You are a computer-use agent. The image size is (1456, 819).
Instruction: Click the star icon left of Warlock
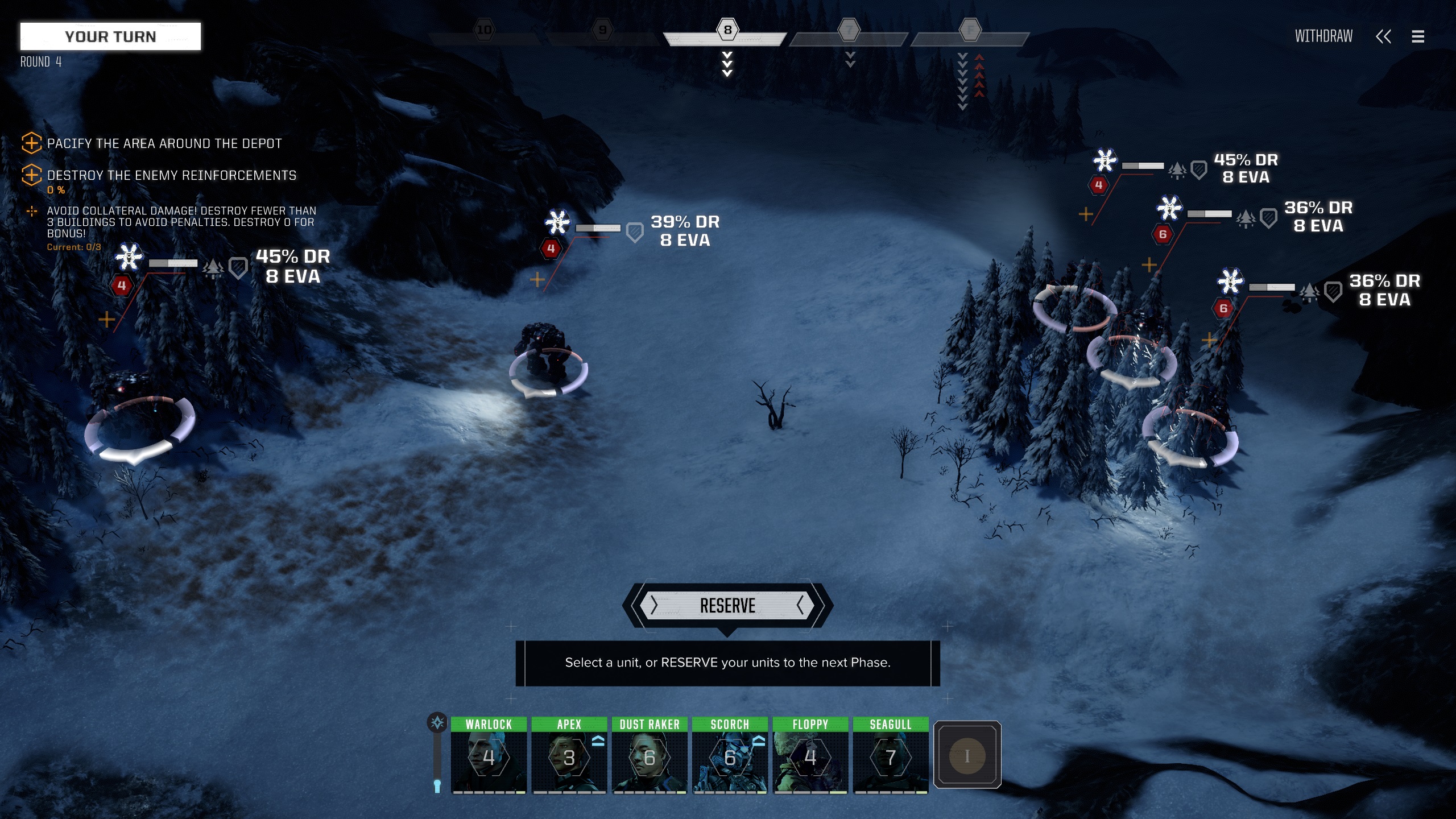tap(437, 723)
